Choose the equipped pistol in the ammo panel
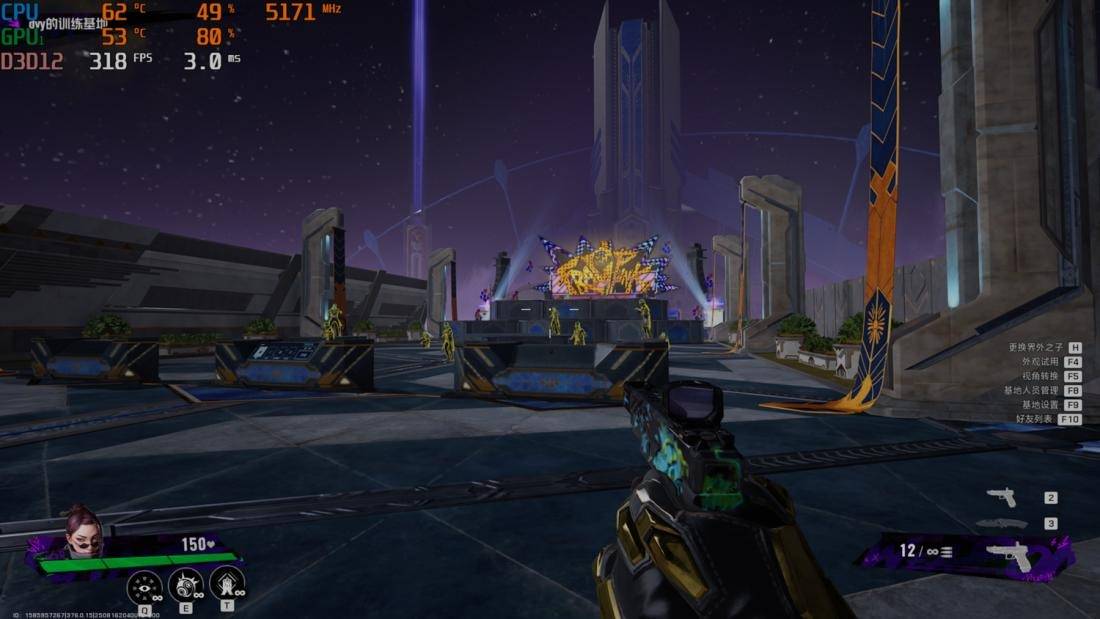1100x619 pixels. [1008, 555]
